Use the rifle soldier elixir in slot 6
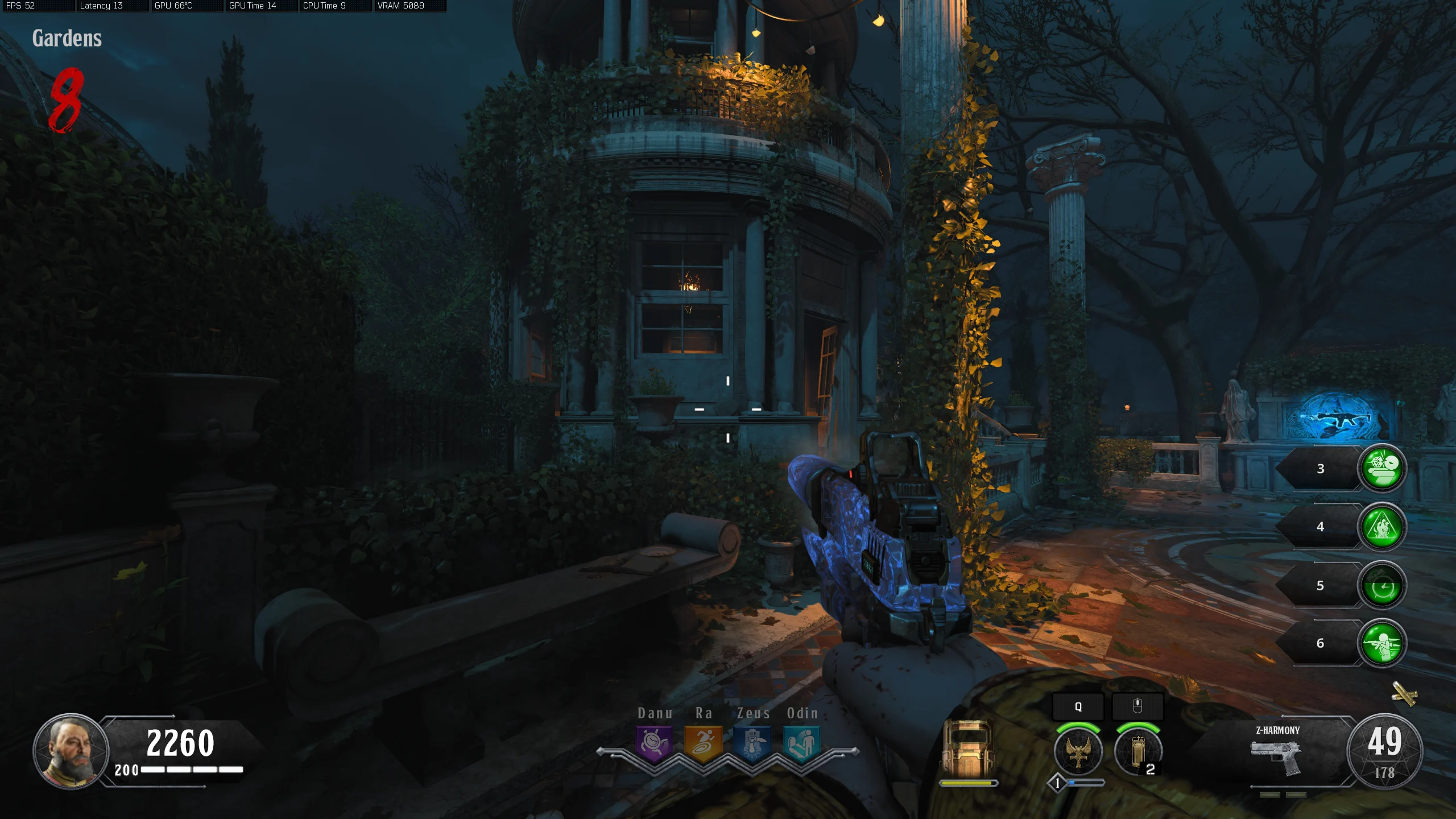Image resolution: width=1456 pixels, height=819 pixels. click(1382, 643)
